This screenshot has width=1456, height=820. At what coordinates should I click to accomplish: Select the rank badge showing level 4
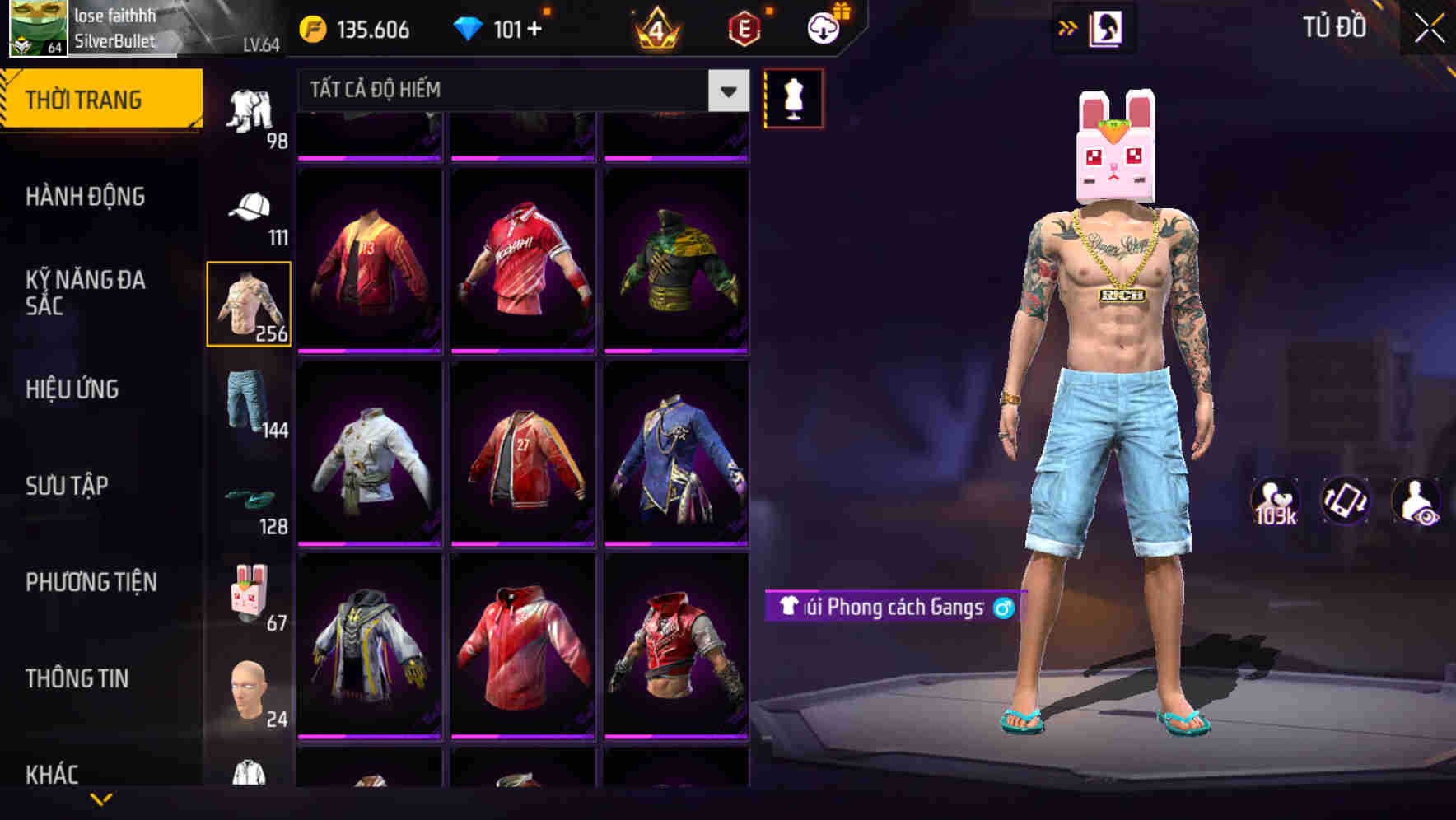point(658,27)
